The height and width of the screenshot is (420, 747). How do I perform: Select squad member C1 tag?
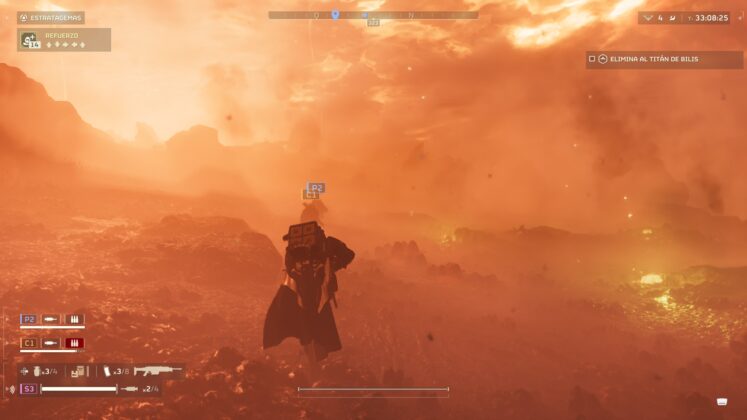tap(29, 343)
